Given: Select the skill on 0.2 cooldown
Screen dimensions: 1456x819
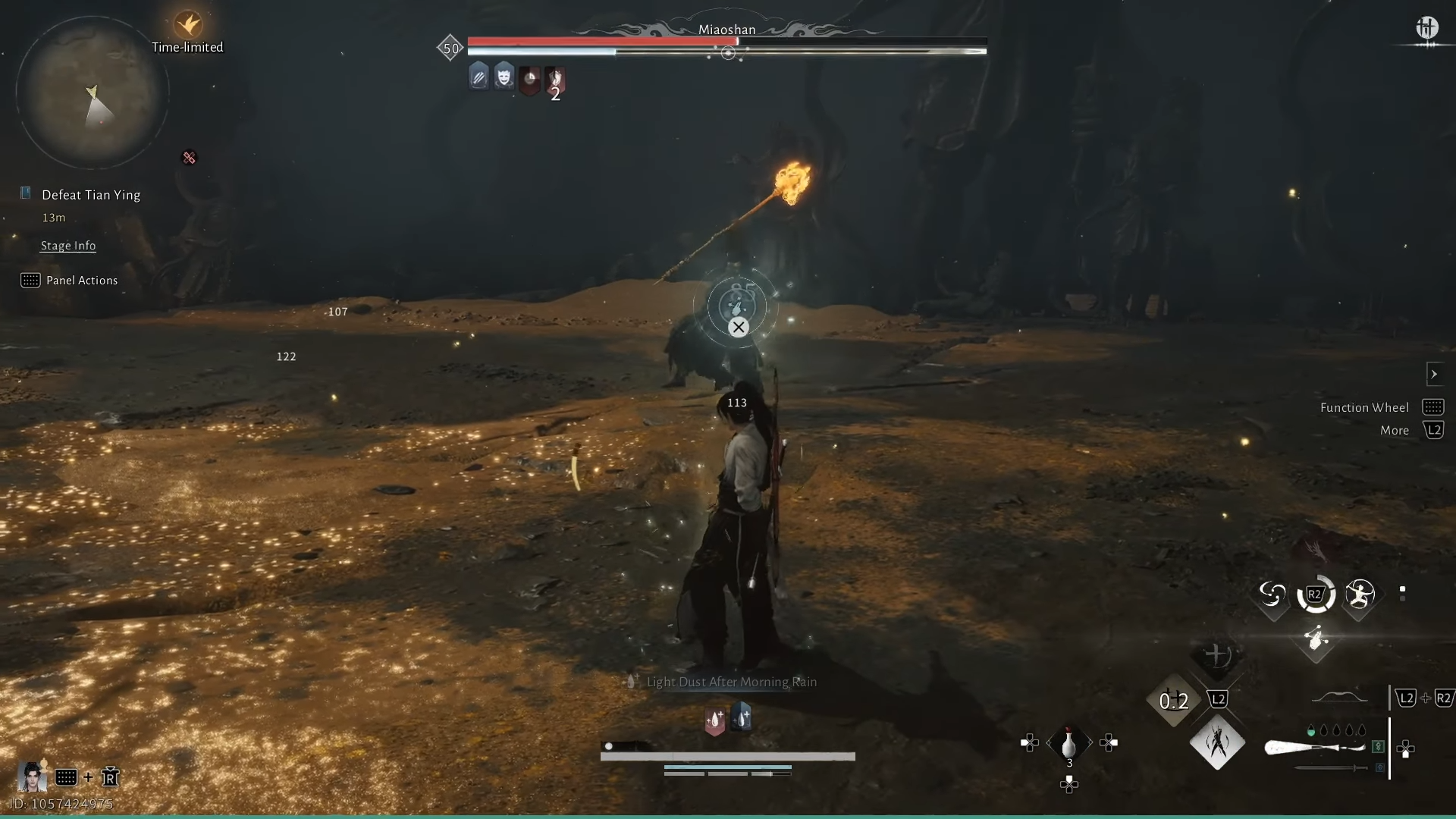Looking at the screenshot, I should [x=1173, y=701].
